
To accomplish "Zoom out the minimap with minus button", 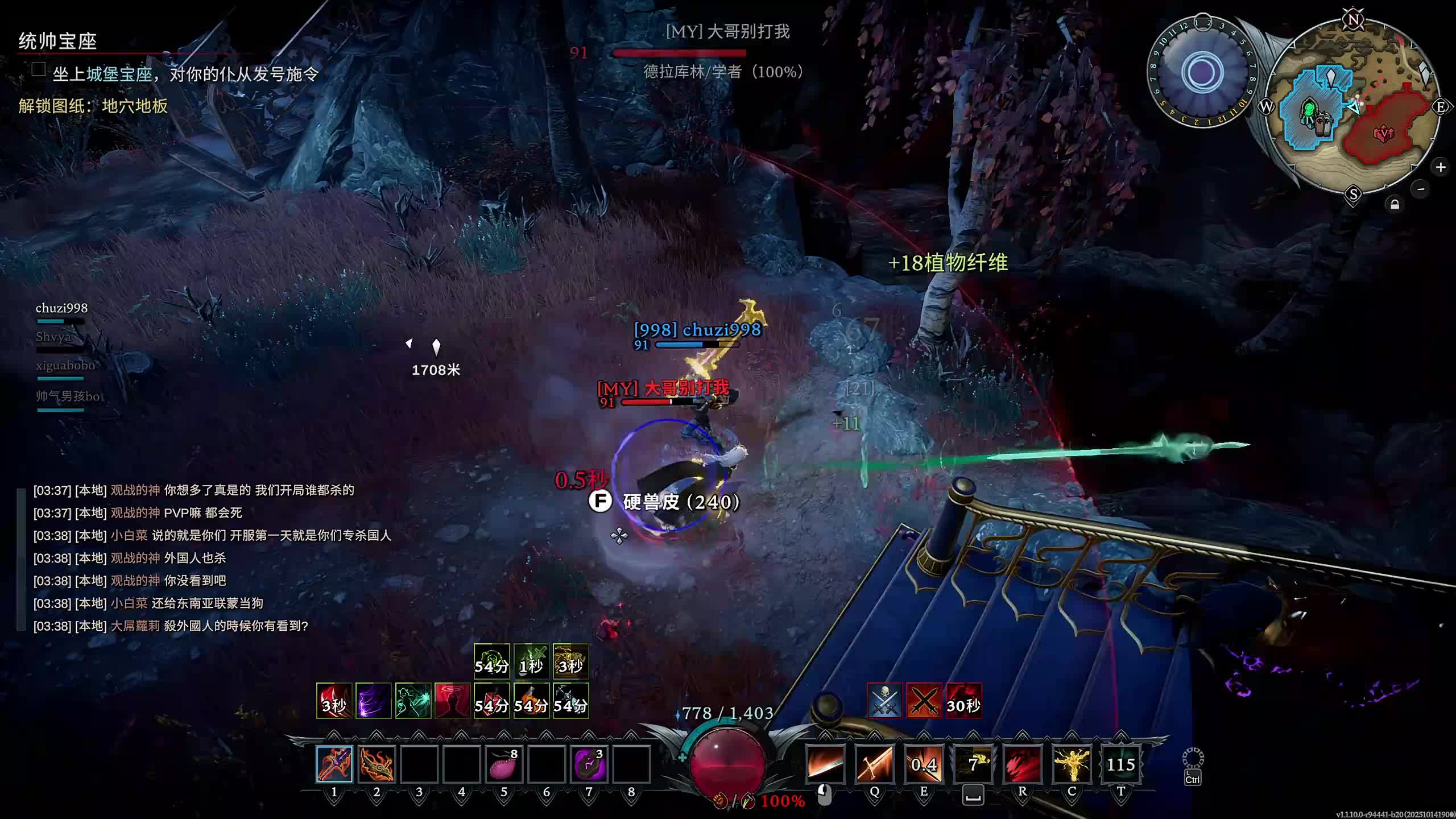I will click(1421, 189).
